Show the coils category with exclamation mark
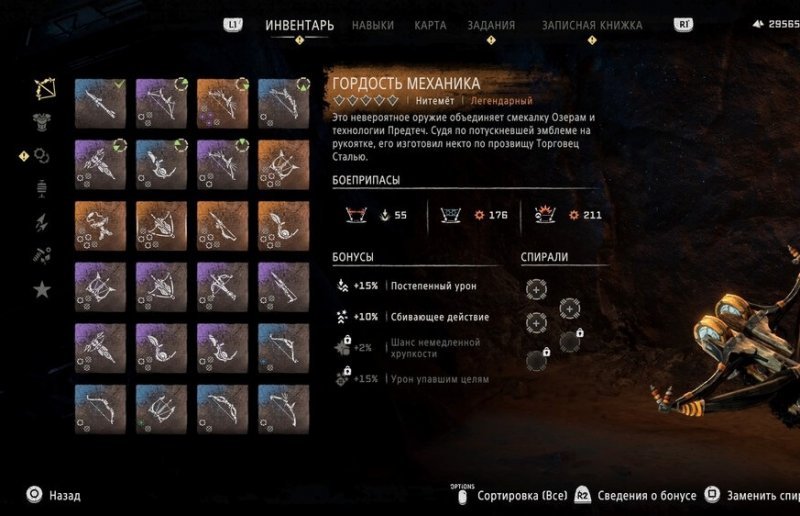 coord(42,156)
